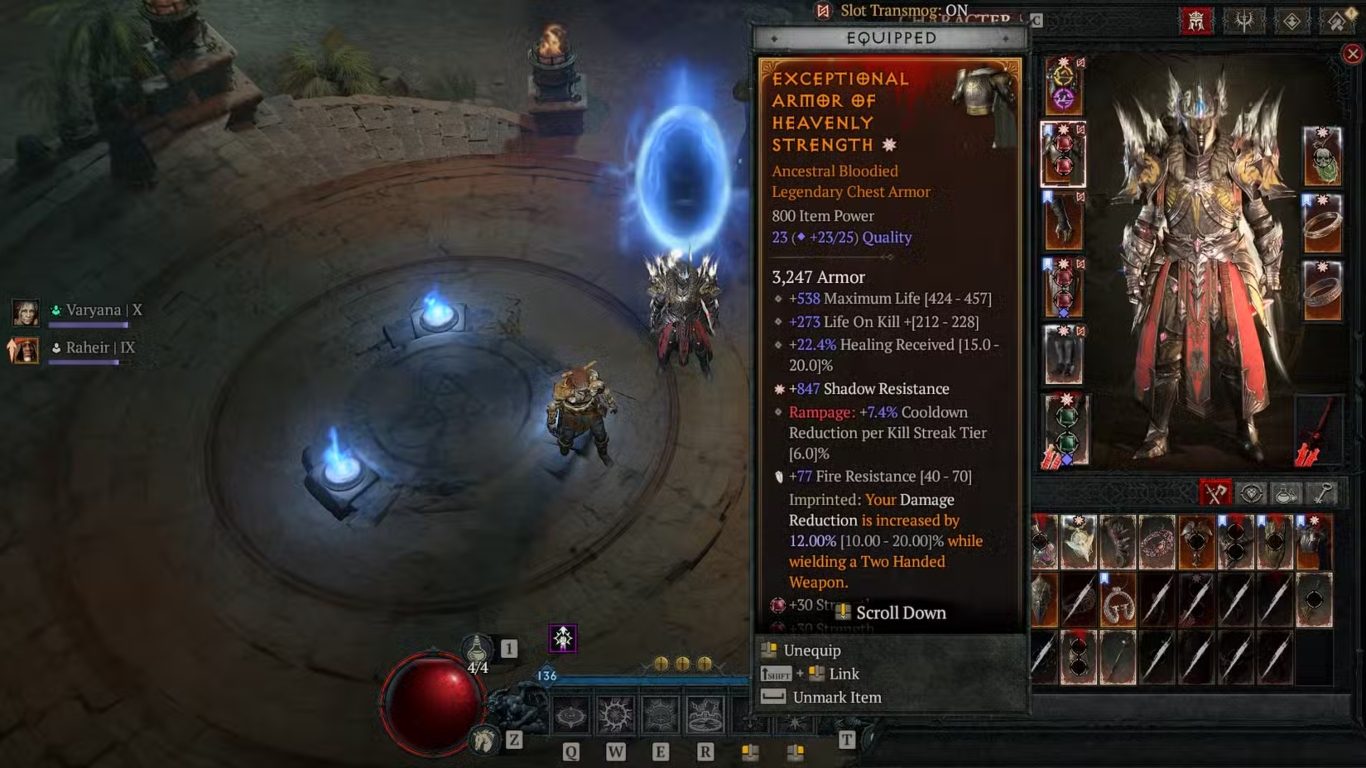Select Varyana's party portrait
Screen dimensions: 1366x768
[x=26, y=312]
